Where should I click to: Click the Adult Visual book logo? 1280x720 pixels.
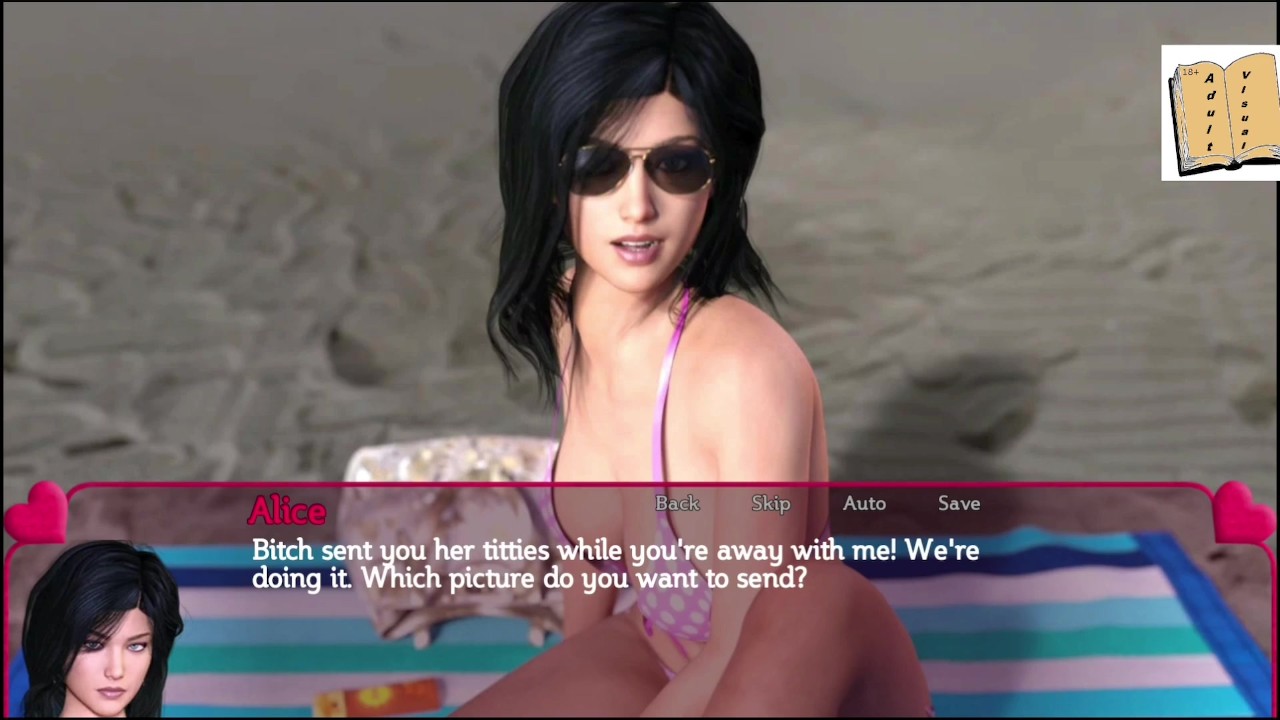coord(1220,113)
